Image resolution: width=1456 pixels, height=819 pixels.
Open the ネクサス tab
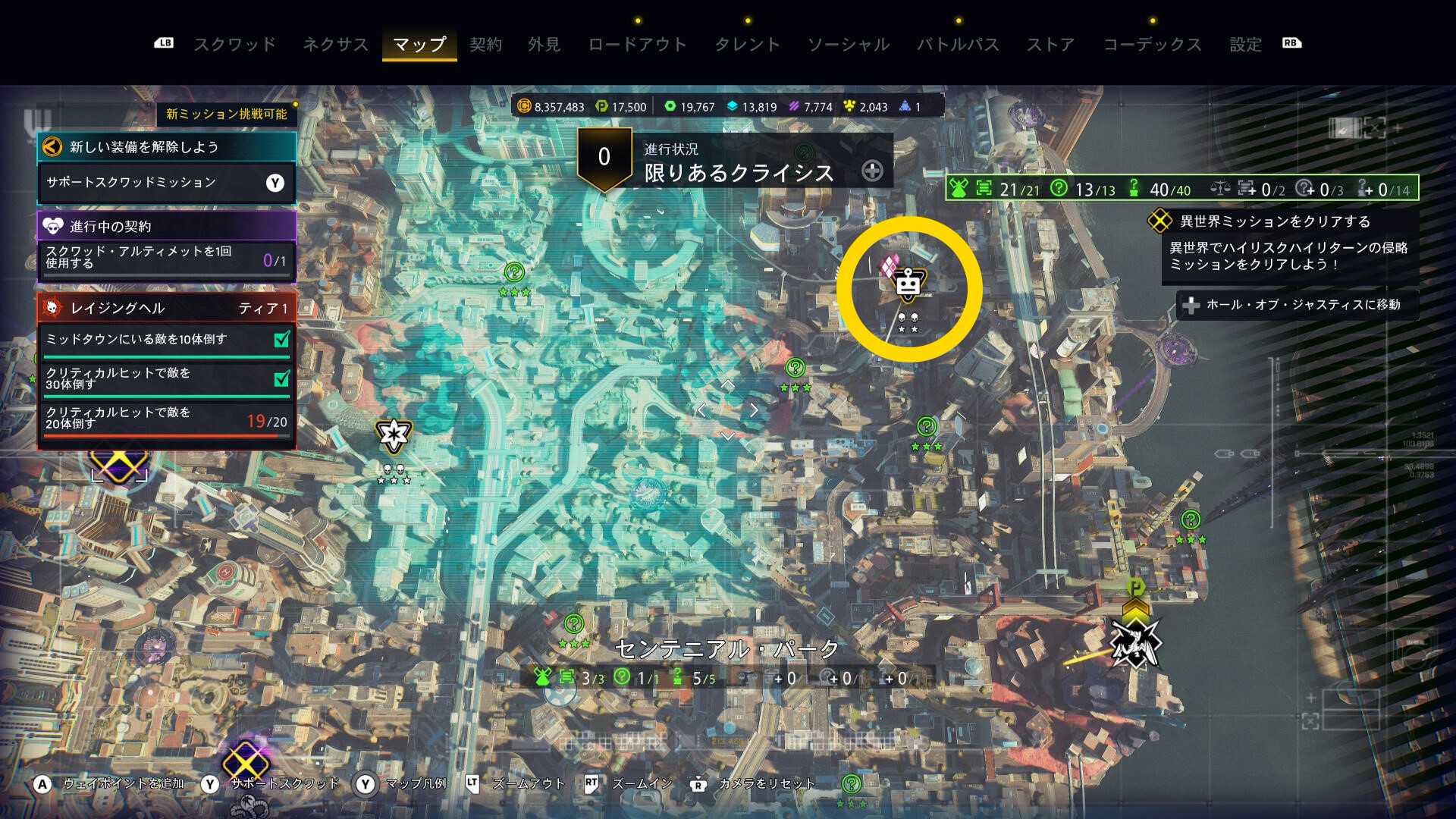click(x=335, y=44)
